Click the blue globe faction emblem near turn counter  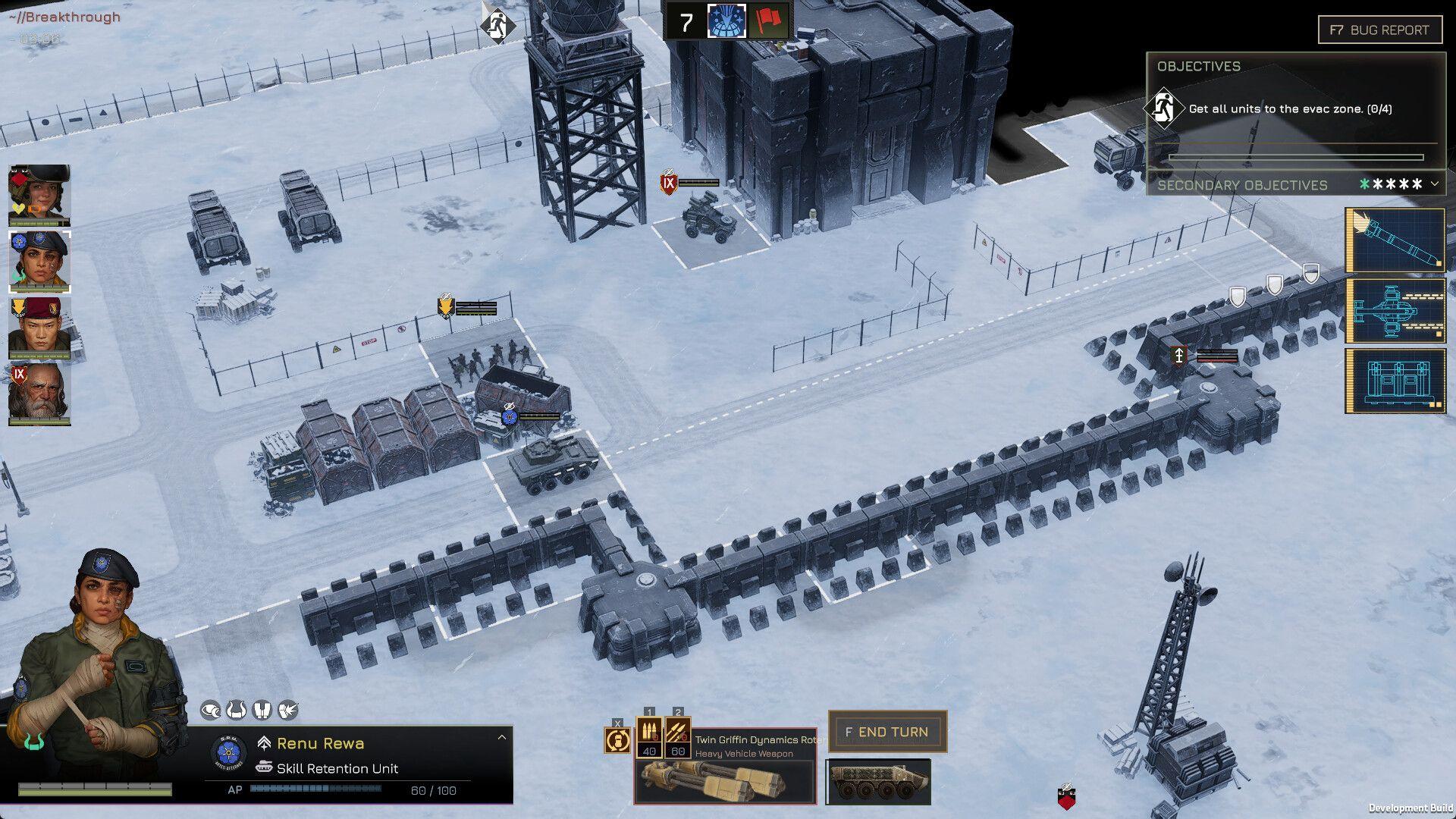click(x=726, y=23)
